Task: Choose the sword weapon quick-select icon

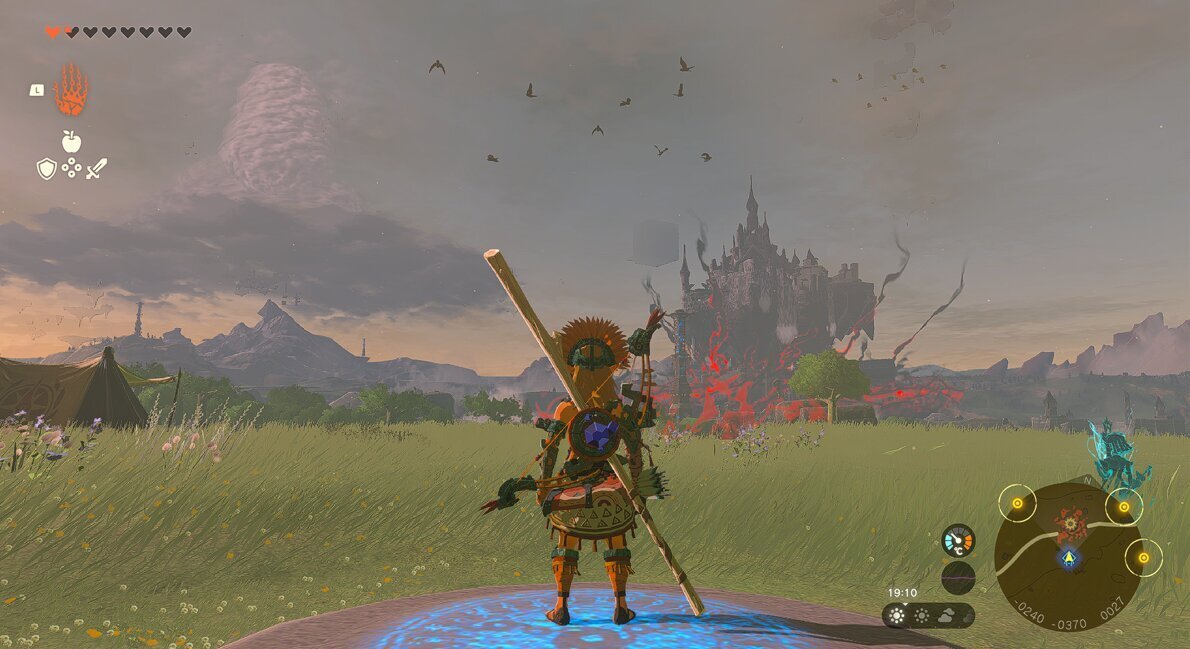Action: coord(96,169)
